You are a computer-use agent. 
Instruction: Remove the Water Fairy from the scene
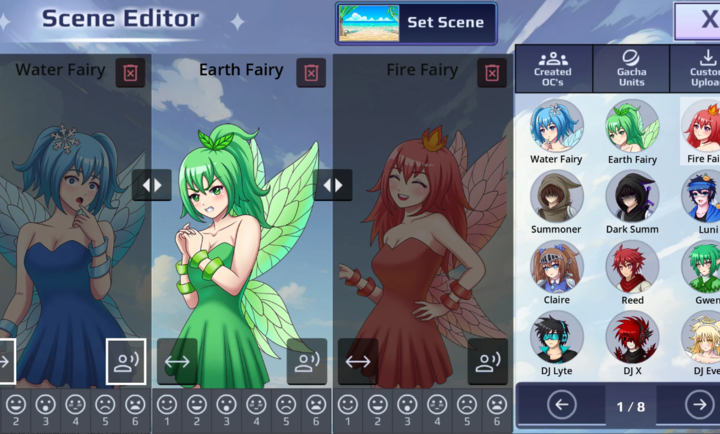(131, 72)
